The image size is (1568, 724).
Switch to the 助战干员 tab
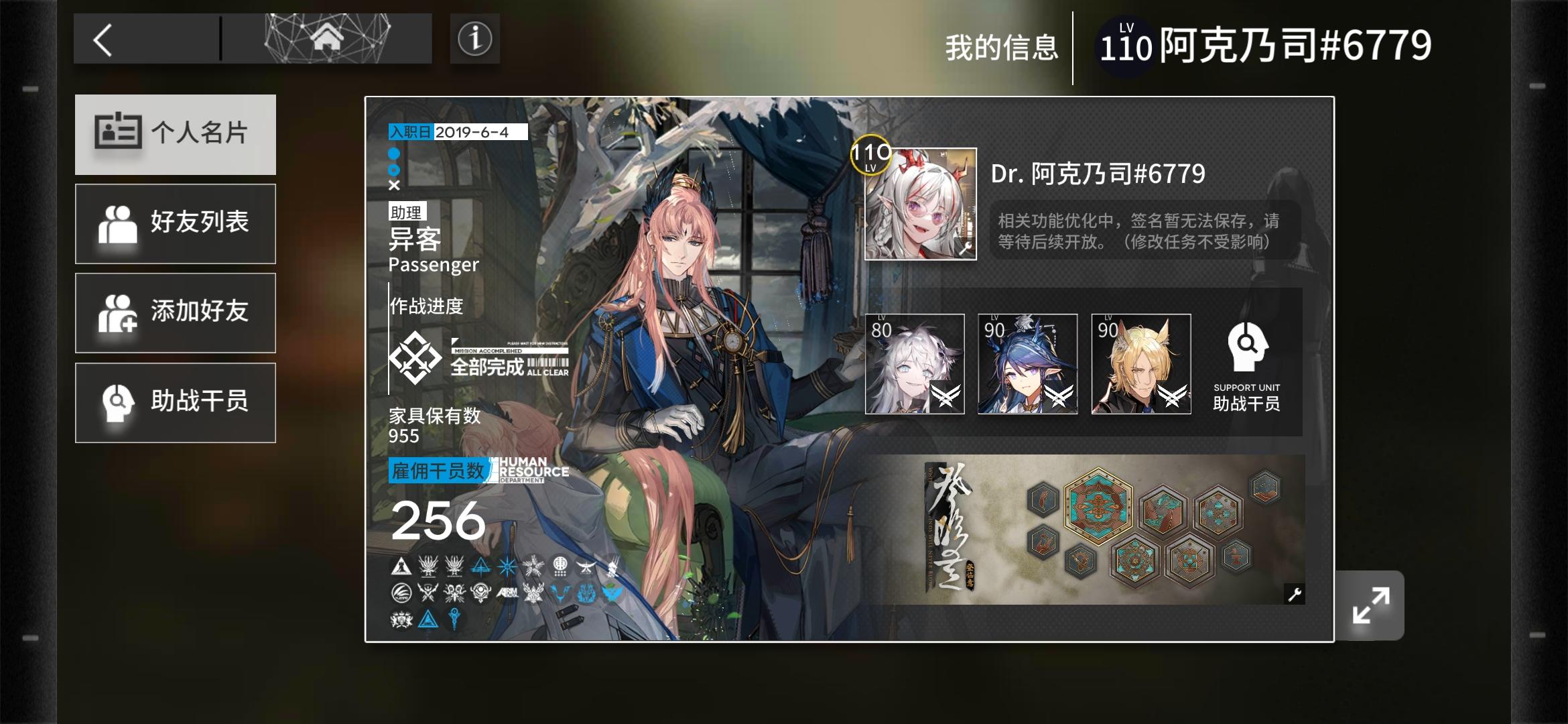tap(176, 402)
